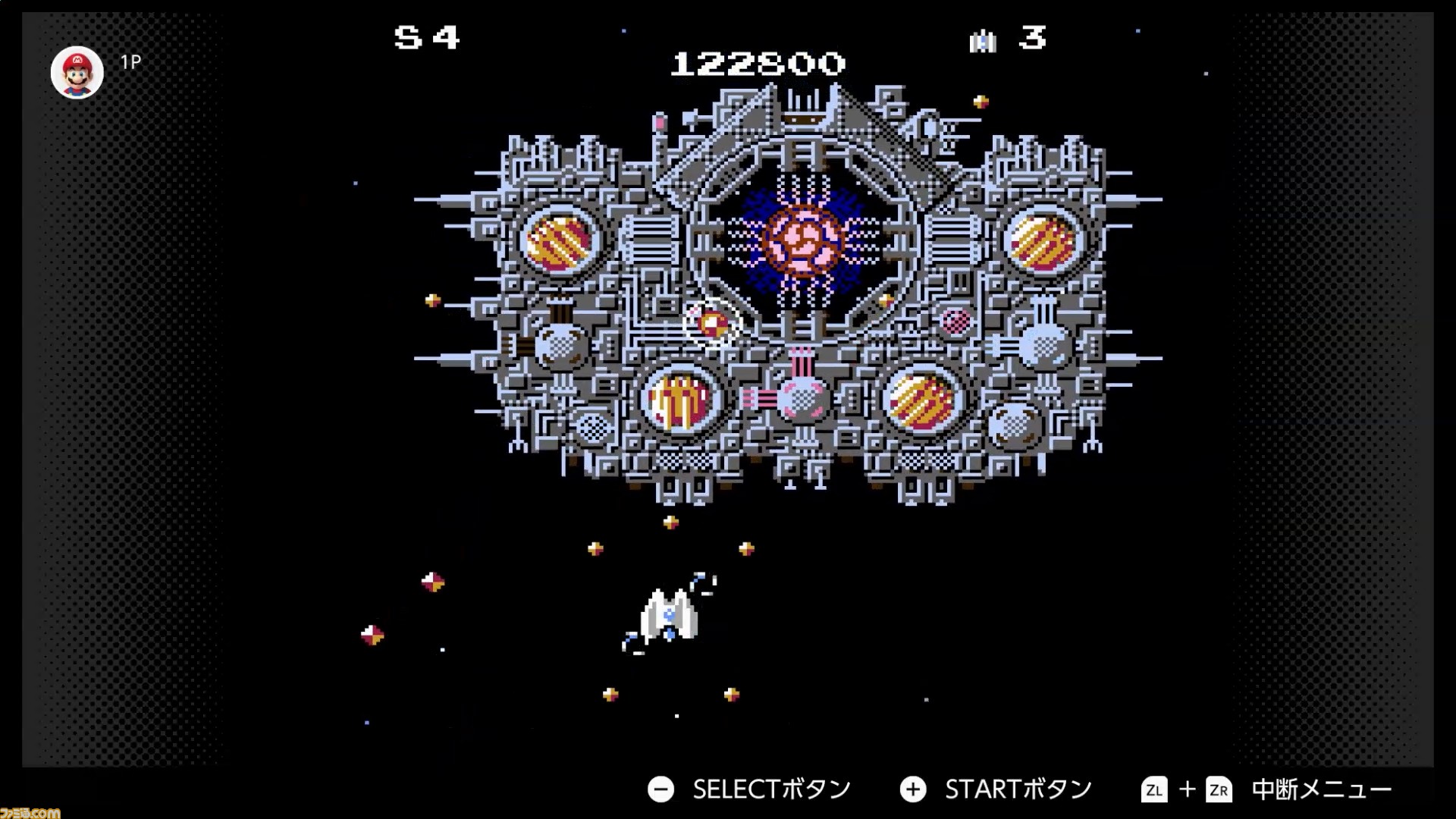Image resolution: width=1456 pixels, height=819 pixels.
Task: Click the pulsing boss core in the center
Action: [x=802, y=241]
